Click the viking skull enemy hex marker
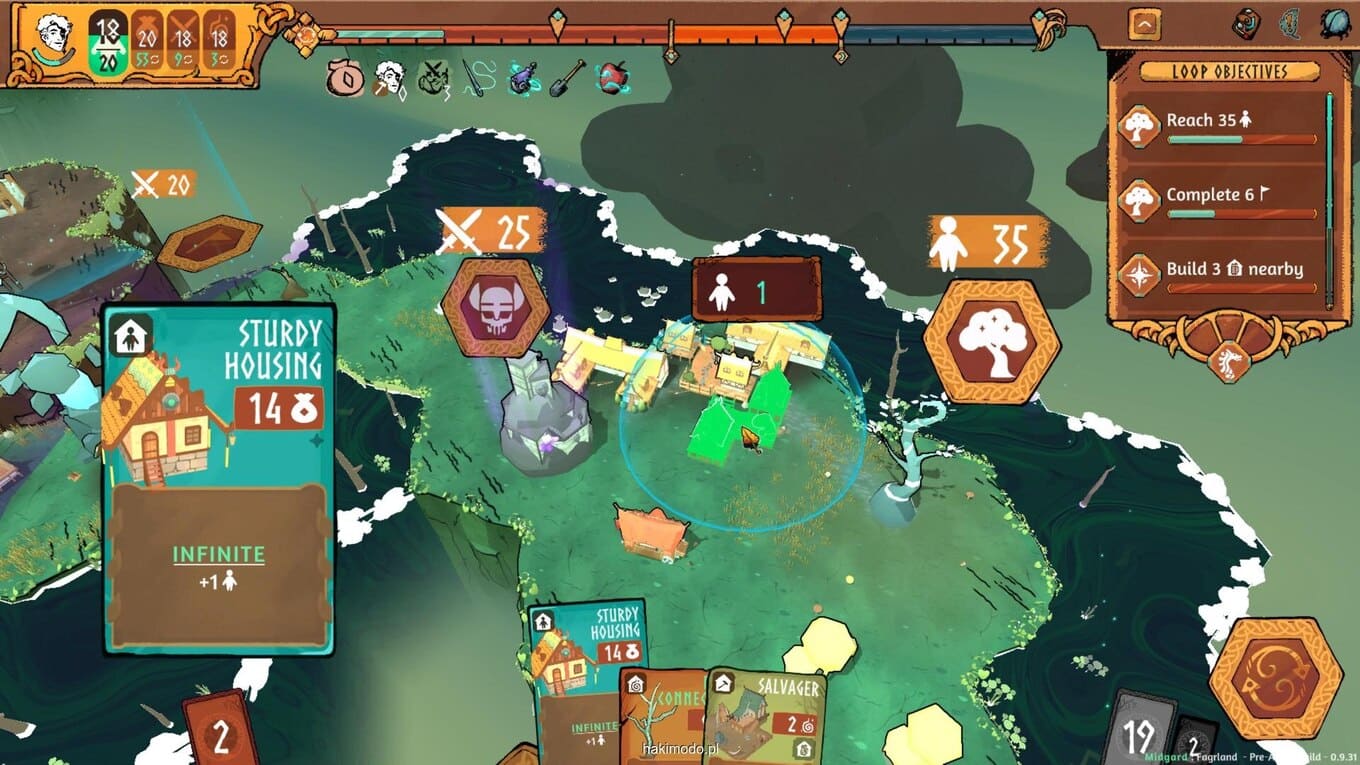This screenshot has height=765, width=1360. click(x=494, y=307)
